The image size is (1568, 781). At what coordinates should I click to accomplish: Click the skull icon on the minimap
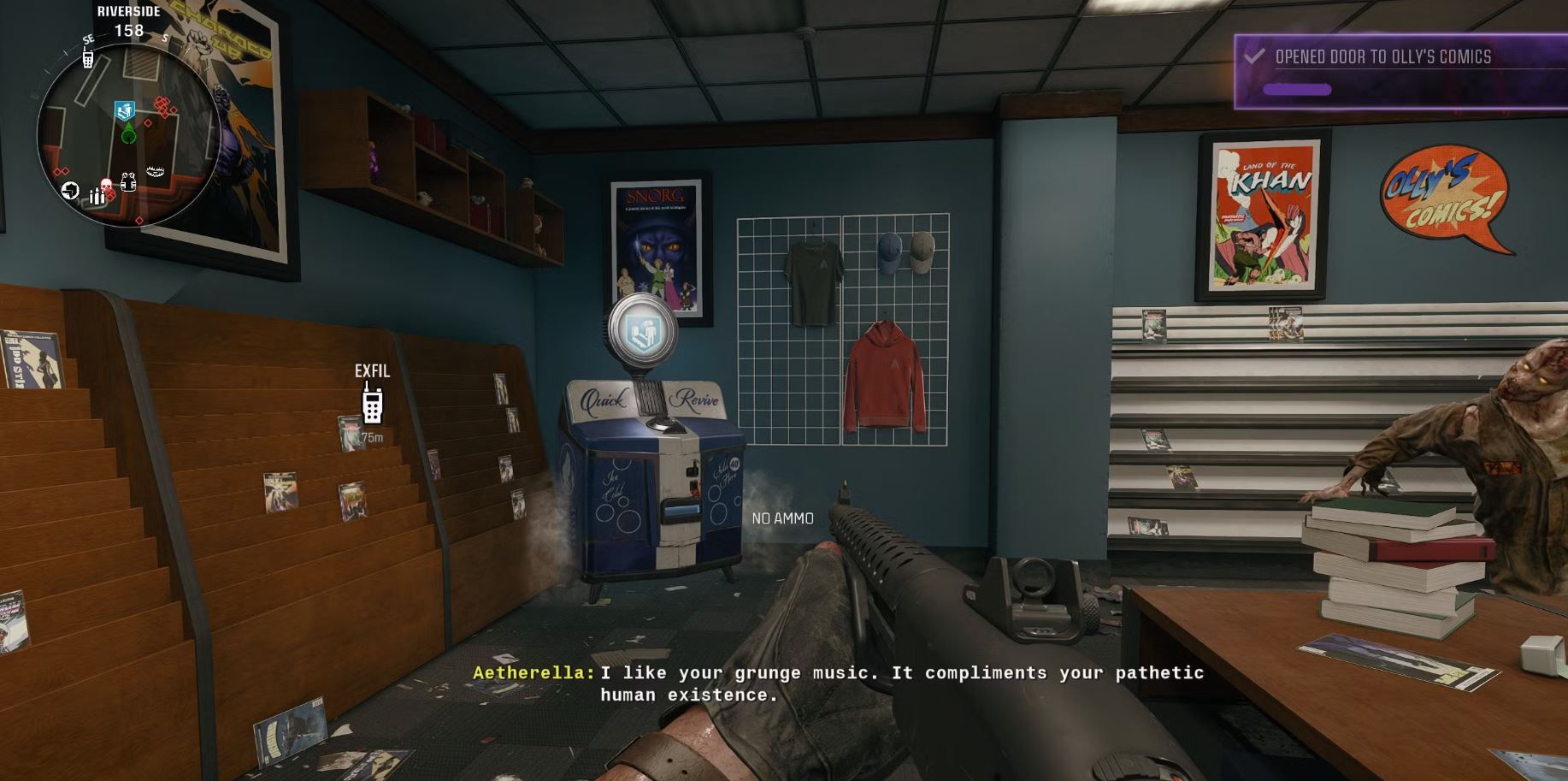click(105, 184)
